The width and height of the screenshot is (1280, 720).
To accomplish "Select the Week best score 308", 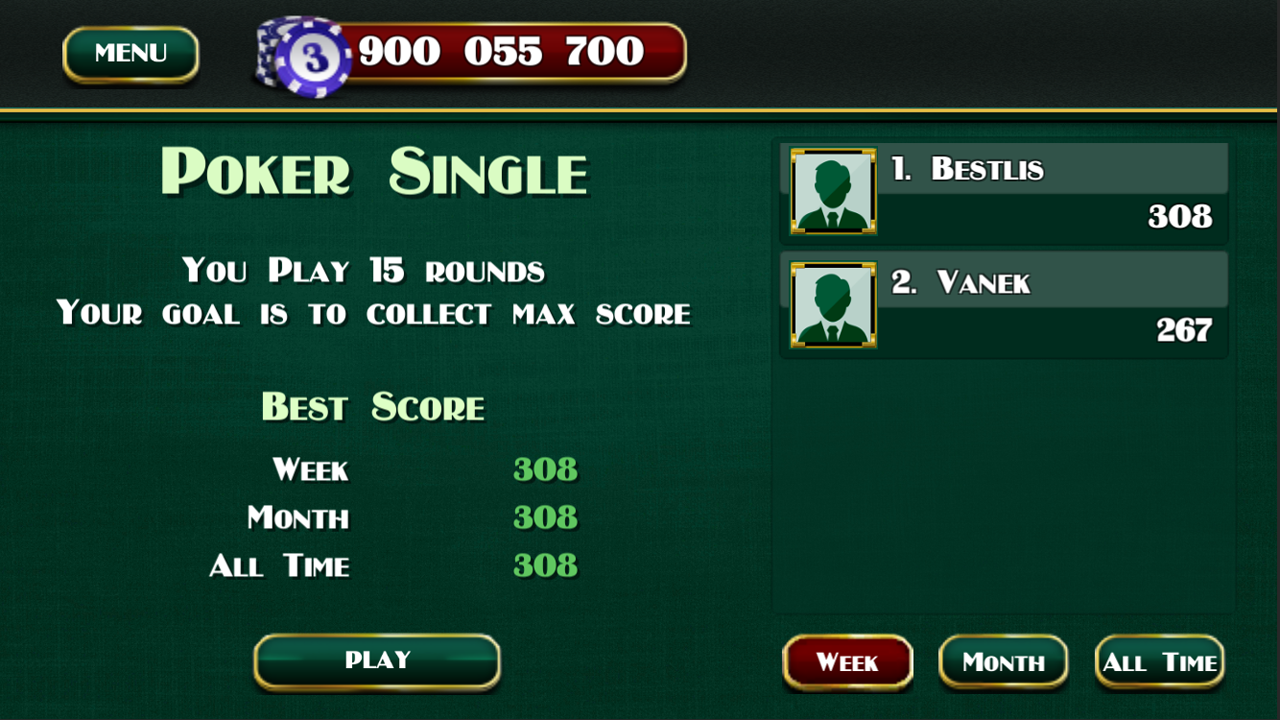I will click(x=545, y=470).
